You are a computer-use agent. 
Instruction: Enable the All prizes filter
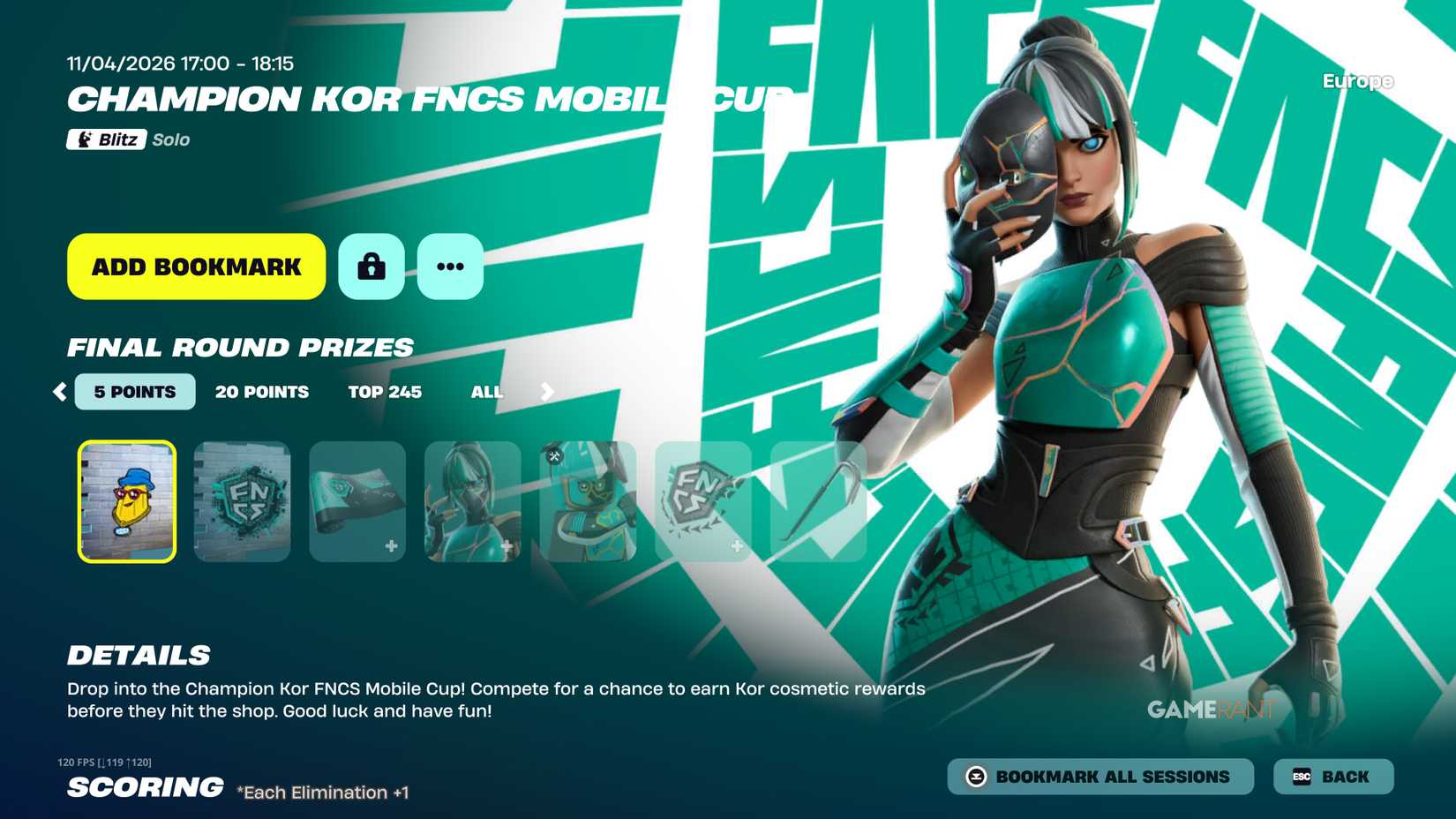[x=486, y=391]
